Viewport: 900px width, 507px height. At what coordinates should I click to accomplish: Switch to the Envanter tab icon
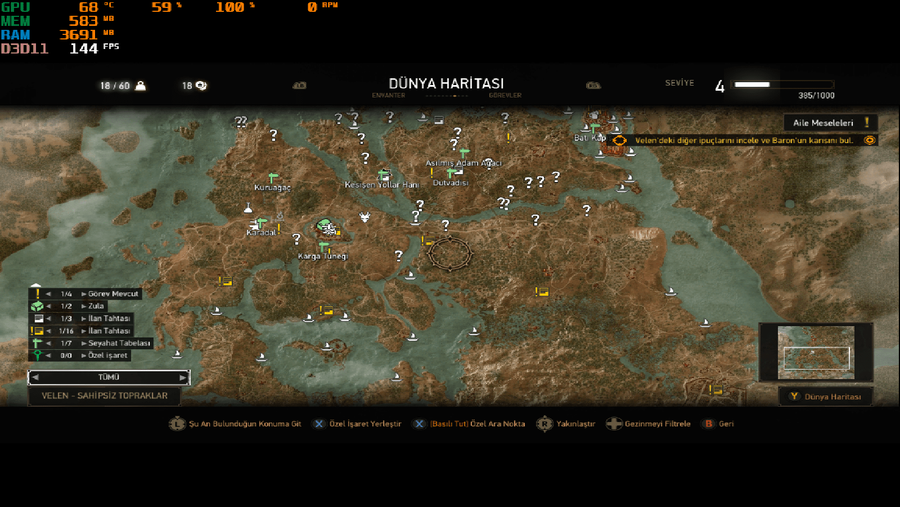[x=298, y=86]
